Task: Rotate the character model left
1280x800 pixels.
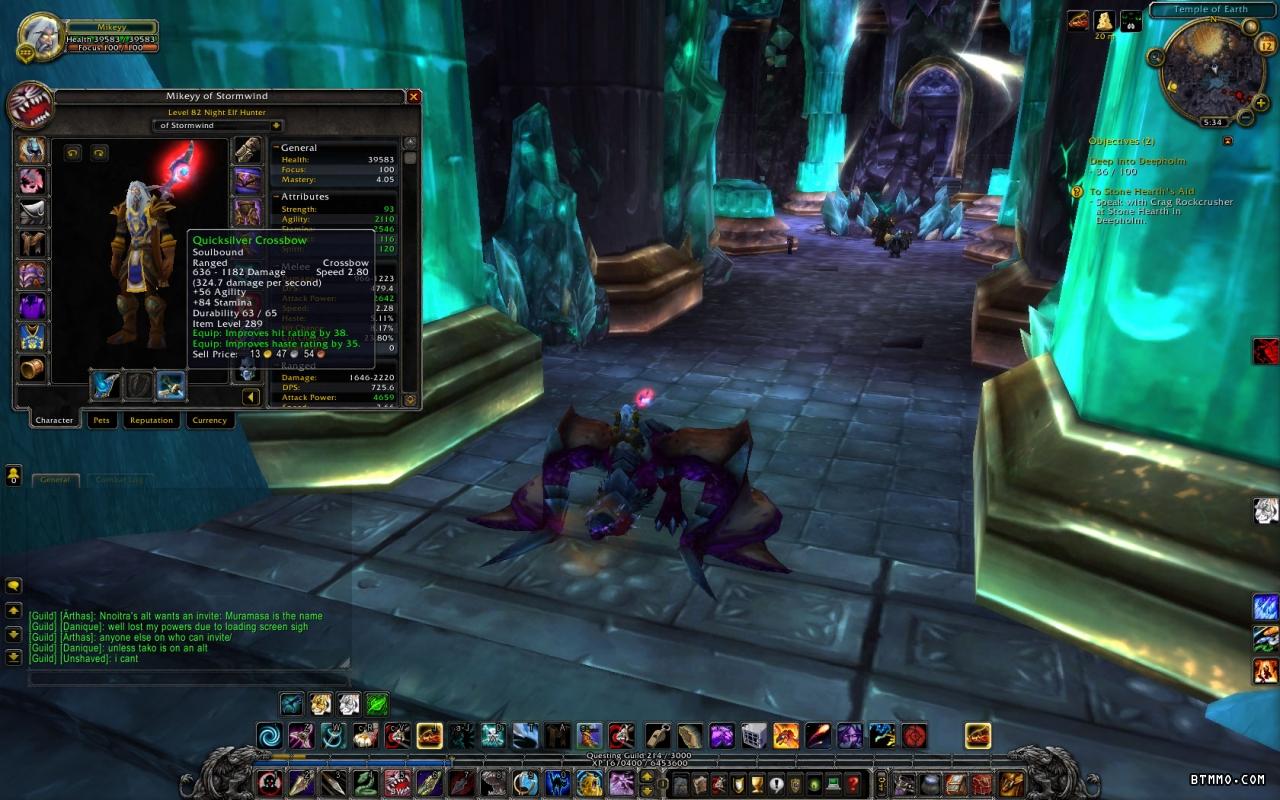Action: point(73,152)
